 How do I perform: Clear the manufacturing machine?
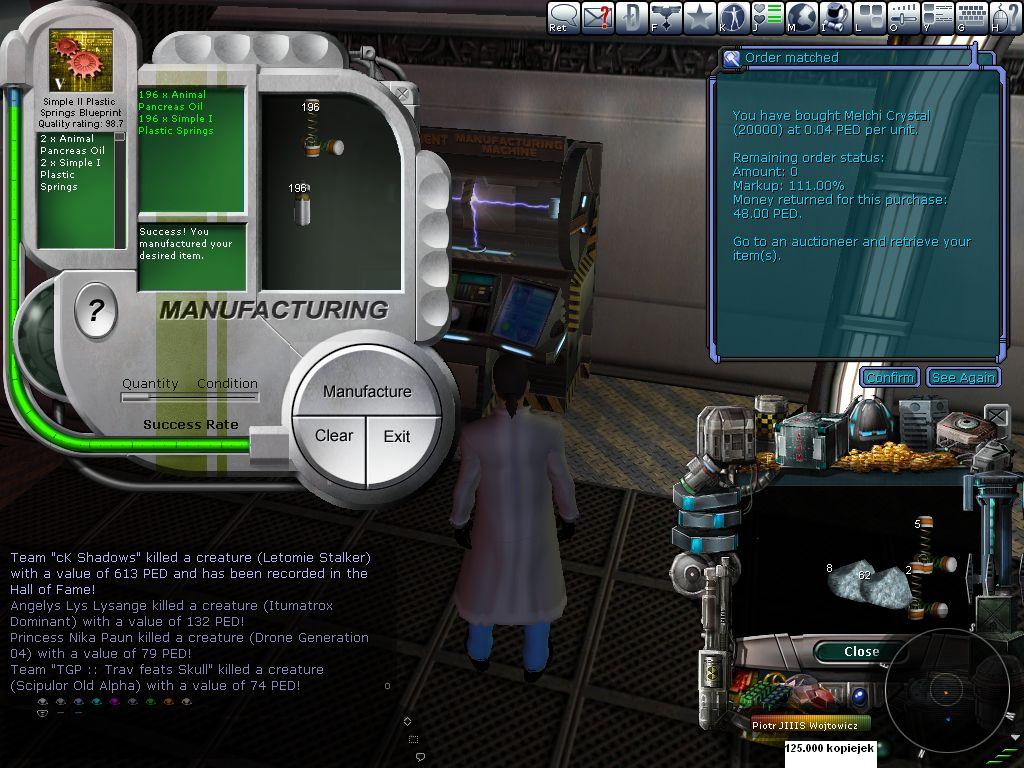pos(333,436)
